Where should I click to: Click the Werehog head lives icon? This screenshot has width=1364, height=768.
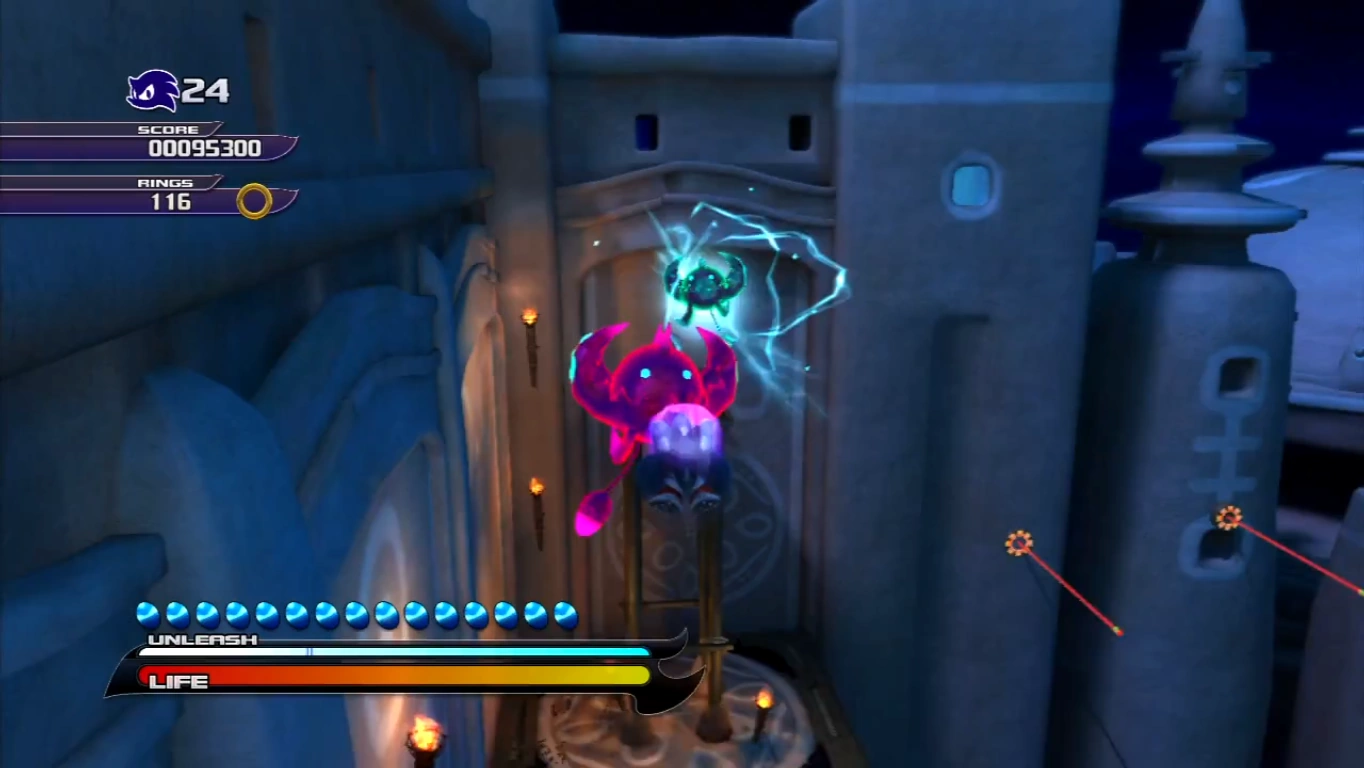[152, 91]
